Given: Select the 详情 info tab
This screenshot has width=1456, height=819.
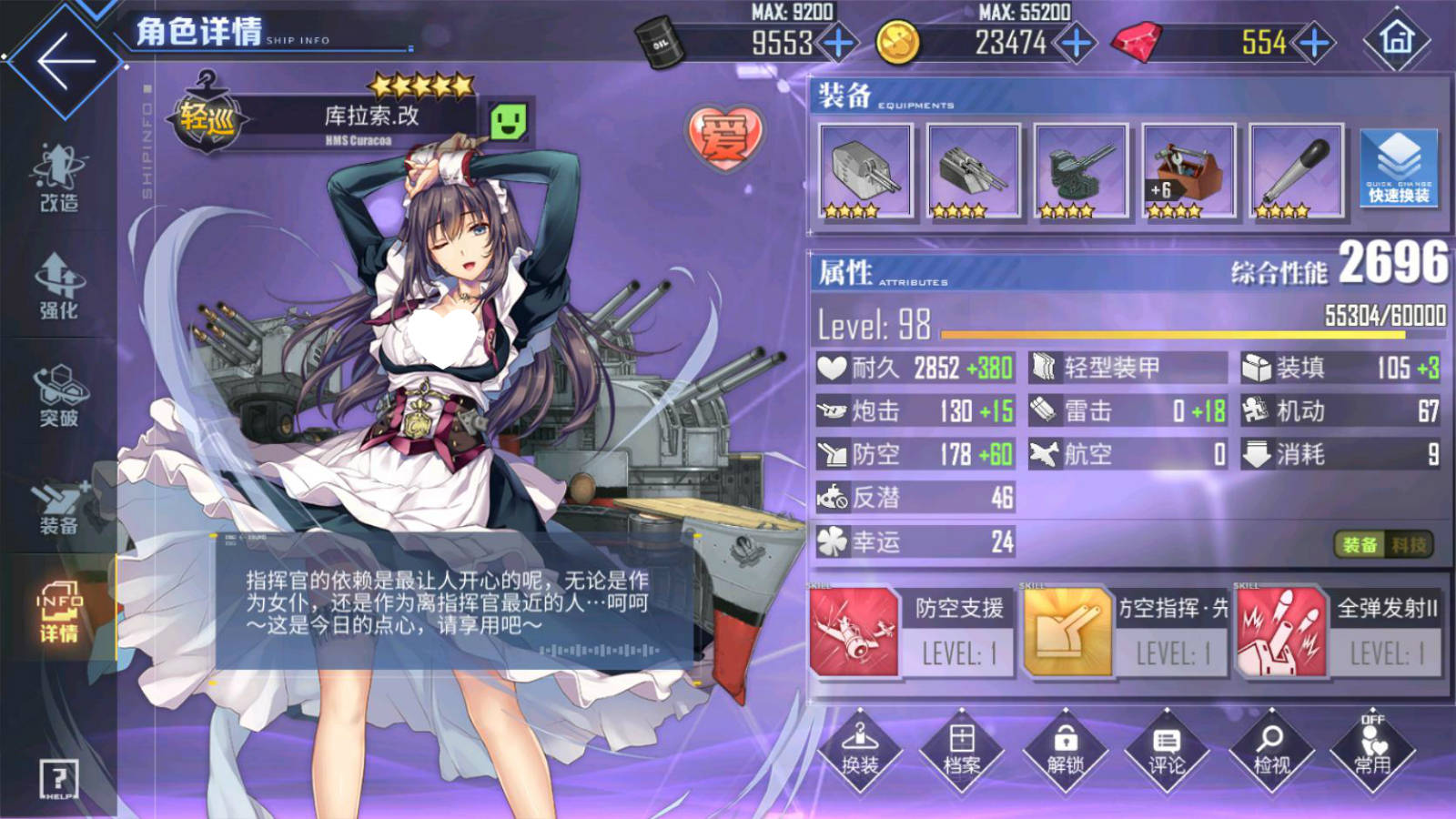Looking at the screenshot, I should (x=59, y=612).
